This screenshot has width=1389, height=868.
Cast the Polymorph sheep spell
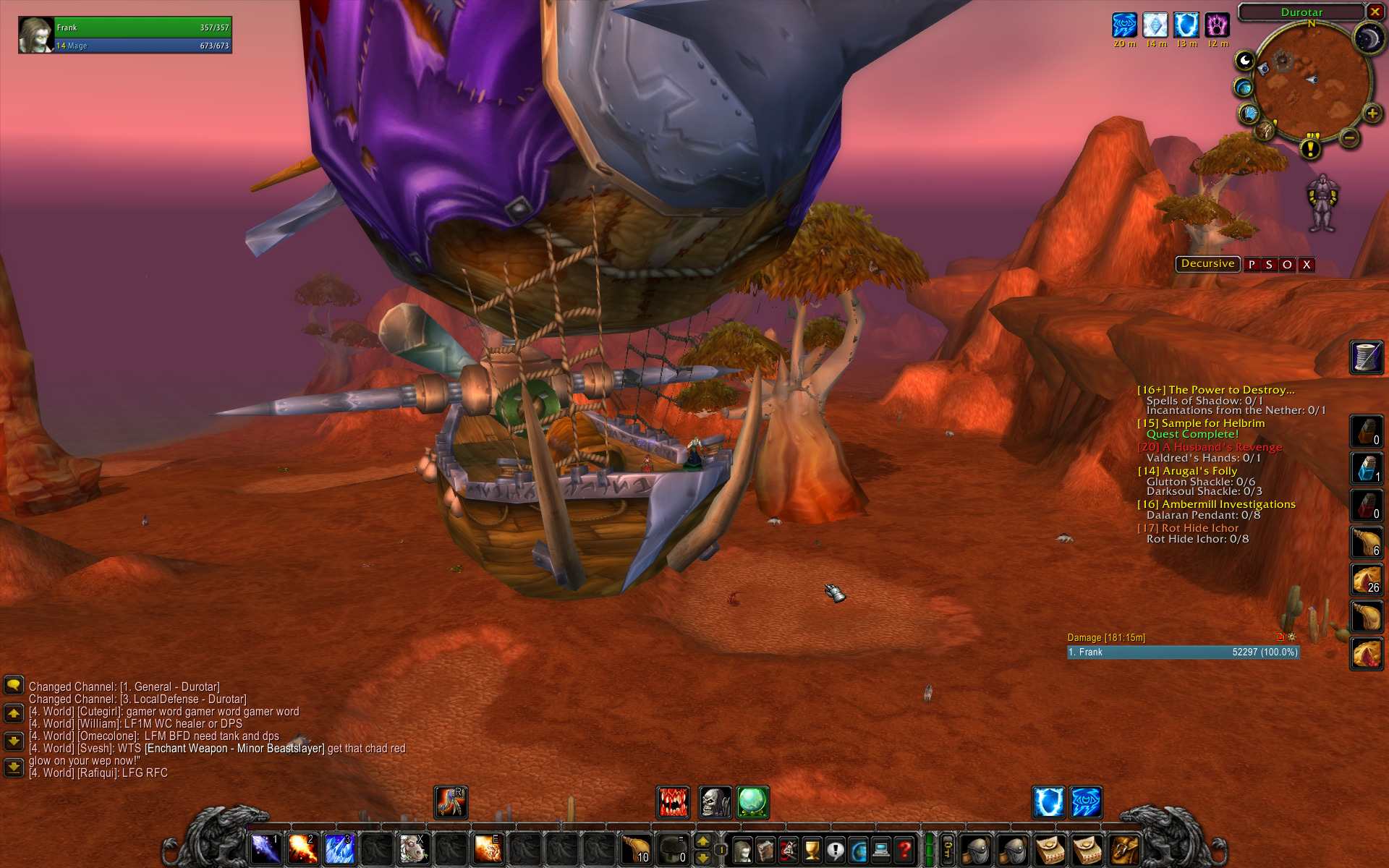coord(414,848)
